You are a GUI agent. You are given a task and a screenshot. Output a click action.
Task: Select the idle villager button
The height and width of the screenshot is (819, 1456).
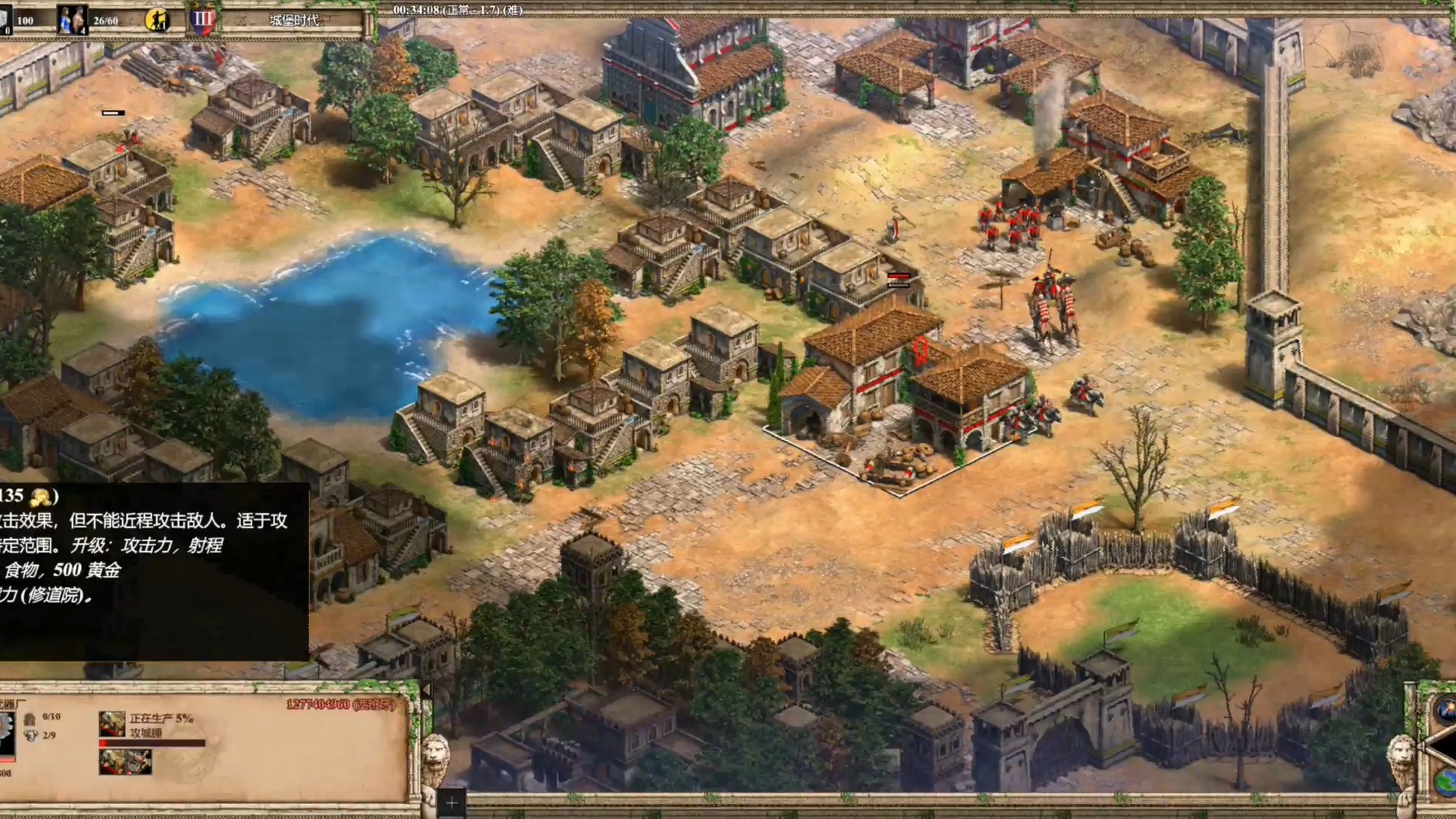(158, 20)
